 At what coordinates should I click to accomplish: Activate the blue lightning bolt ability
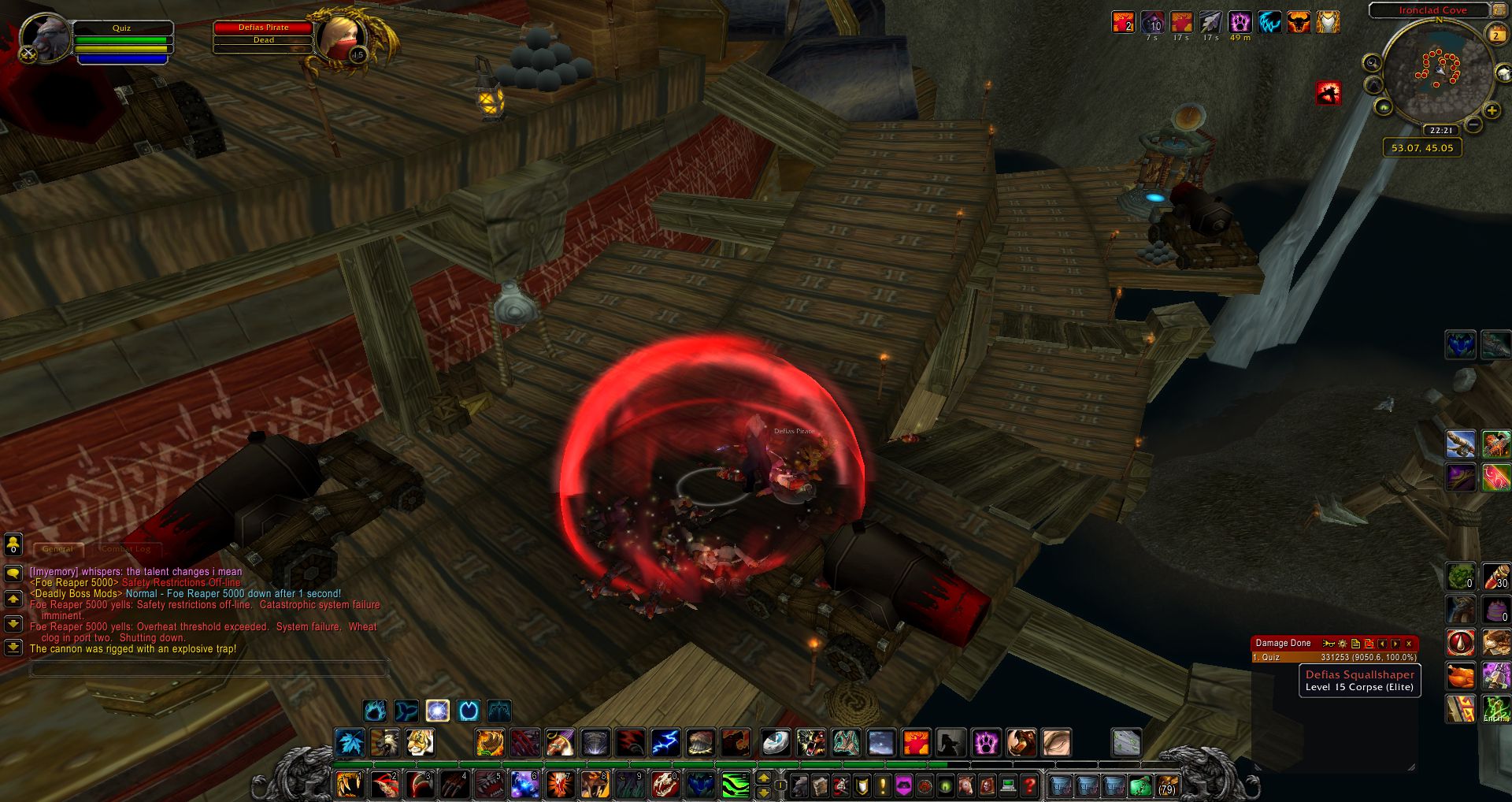pos(665,743)
